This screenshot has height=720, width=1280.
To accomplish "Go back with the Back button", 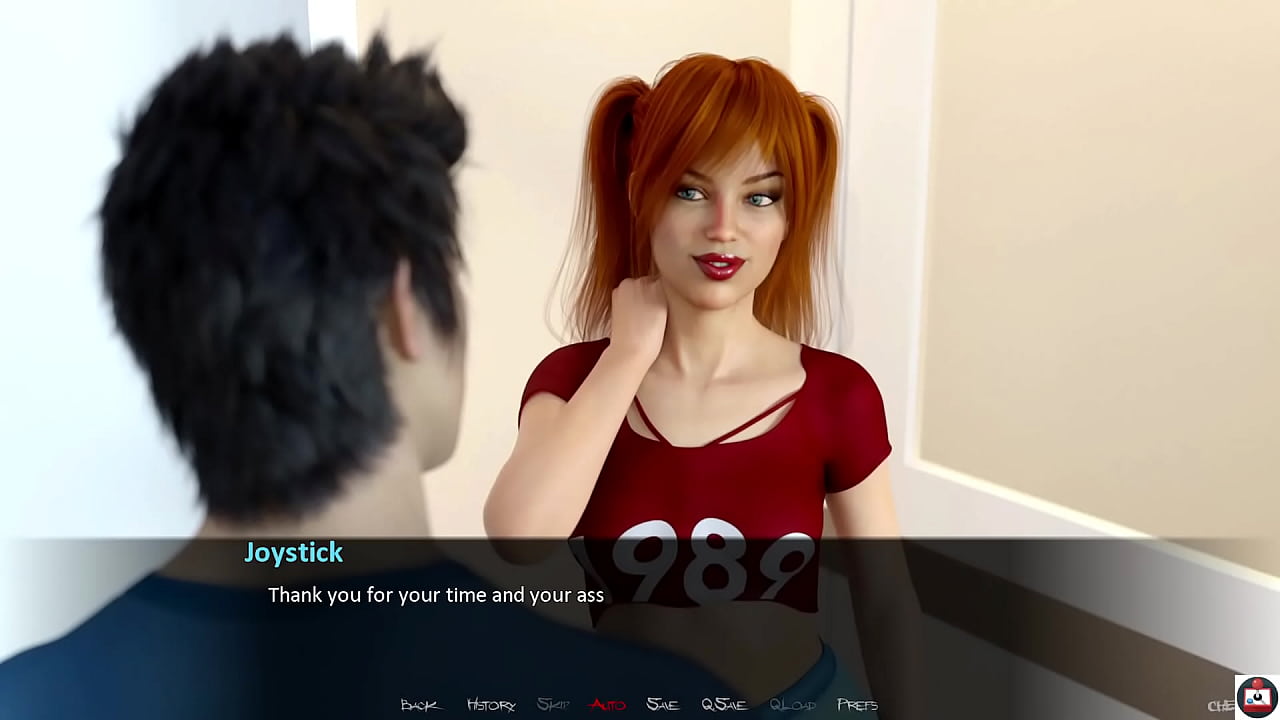I will 420,705.
